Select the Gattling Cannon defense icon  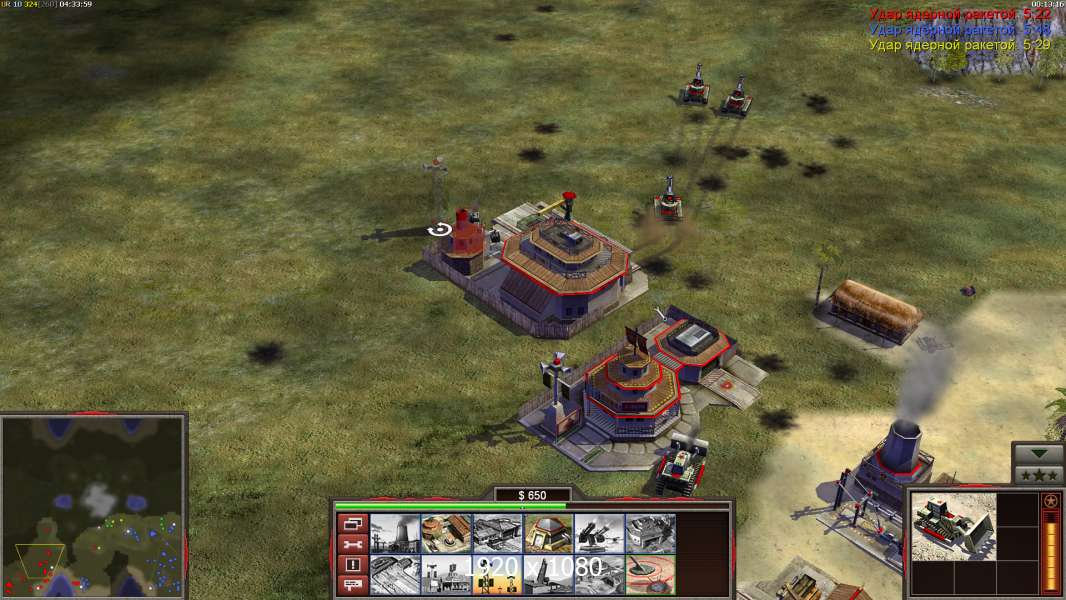599,533
